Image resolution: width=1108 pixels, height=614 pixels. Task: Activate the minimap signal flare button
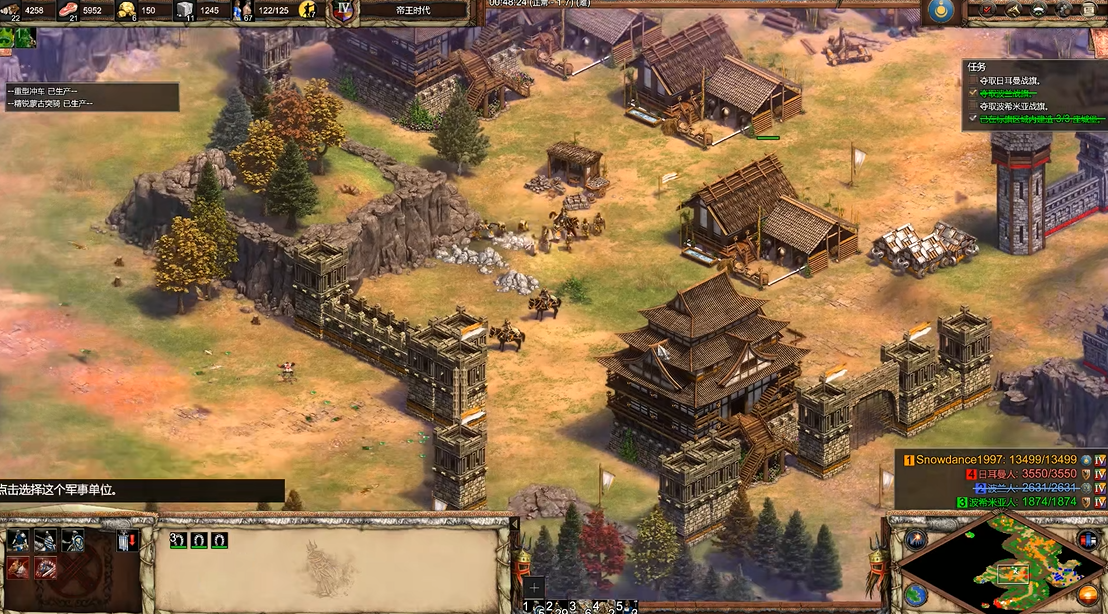point(915,540)
